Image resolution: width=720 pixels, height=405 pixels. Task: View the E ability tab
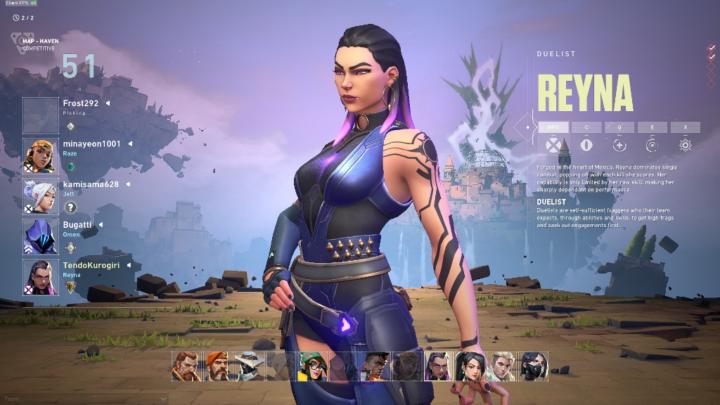pyautogui.click(x=652, y=127)
